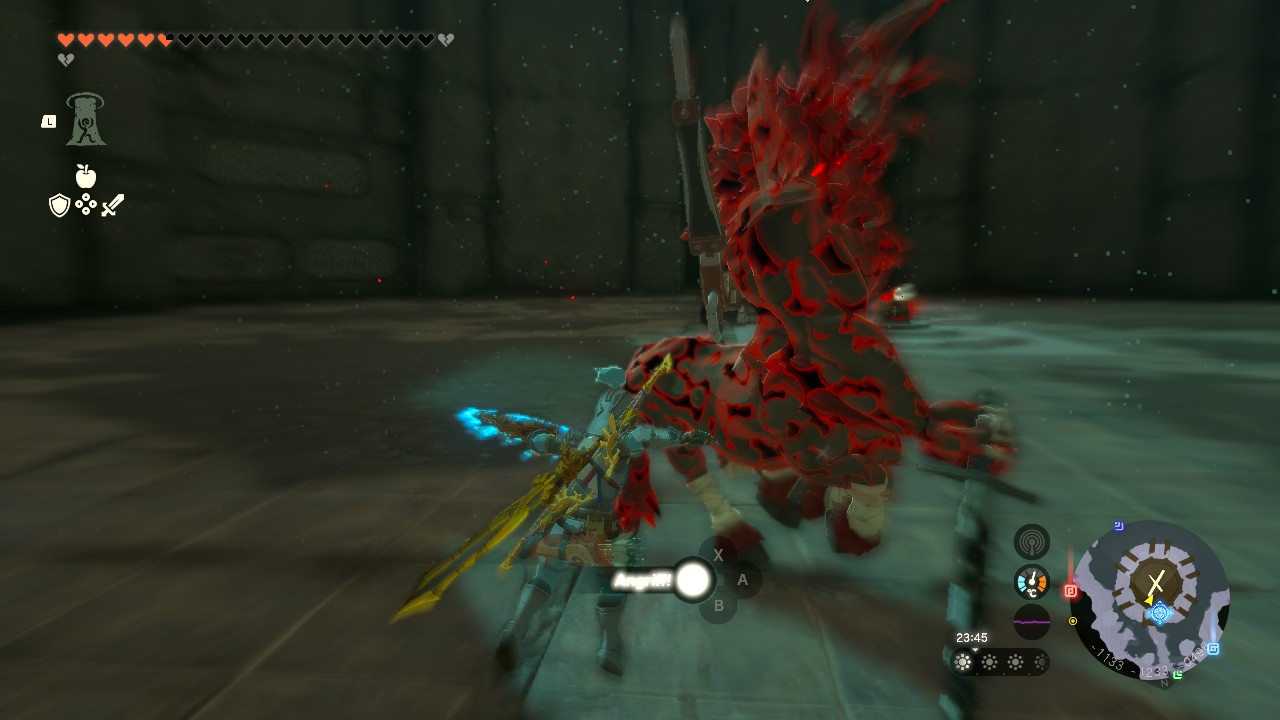1280x720 pixels.
Task: Select the apple quick-item icon
Action: click(86, 177)
